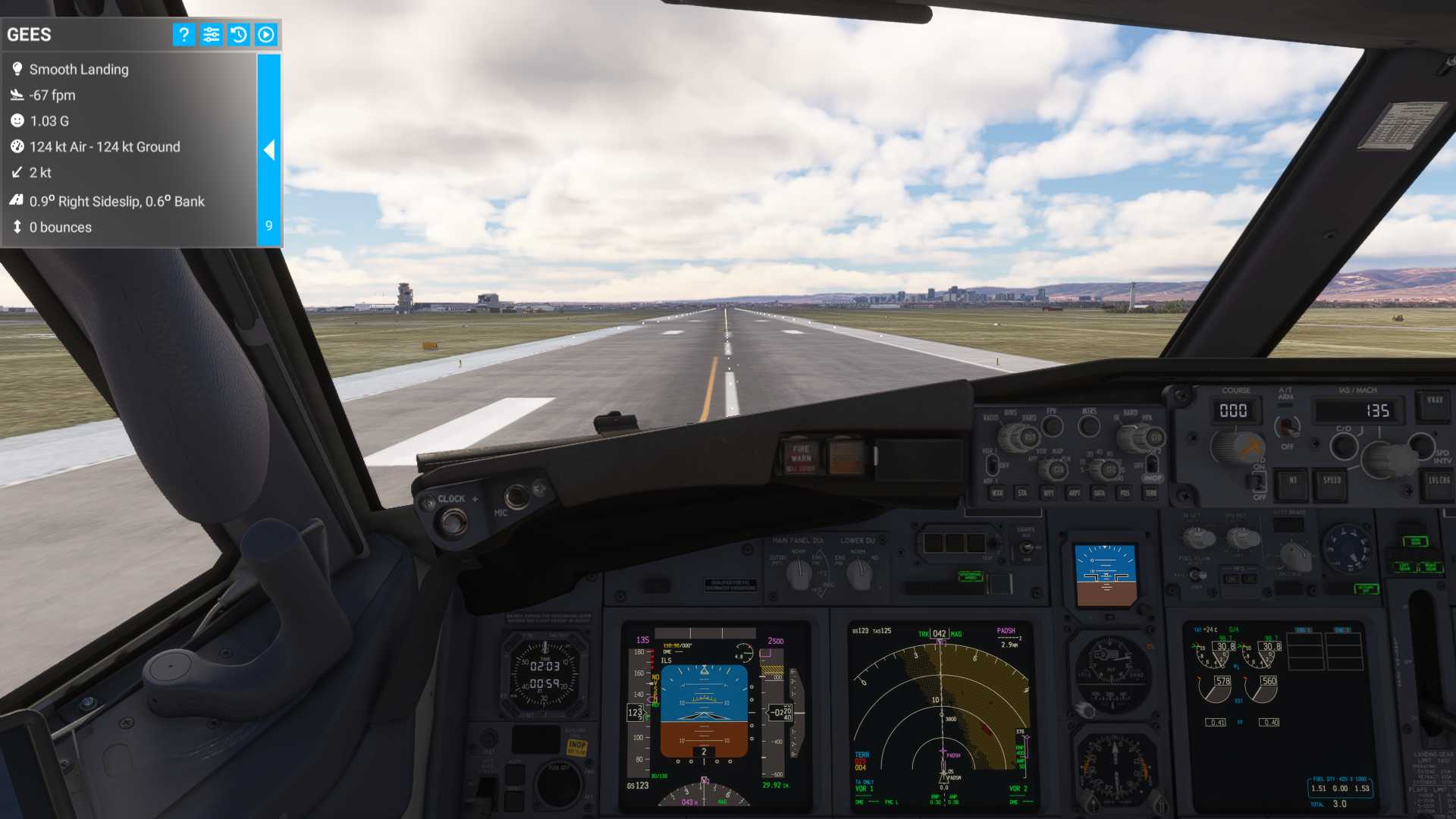
Task: Collapse the GEES panel using its arrow
Action: (x=269, y=150)
